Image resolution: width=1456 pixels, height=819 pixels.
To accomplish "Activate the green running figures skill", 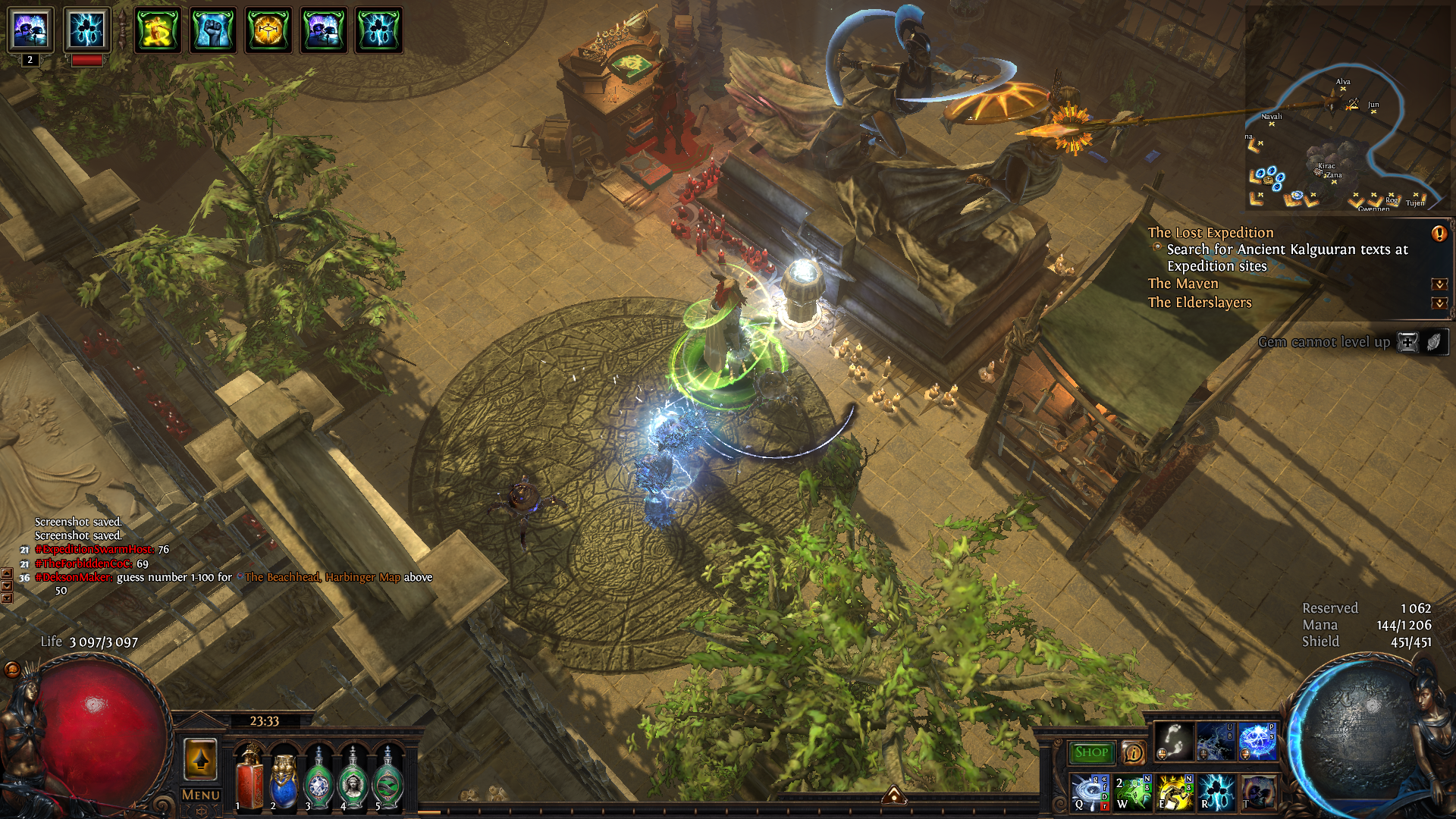I will [1132, 792].
